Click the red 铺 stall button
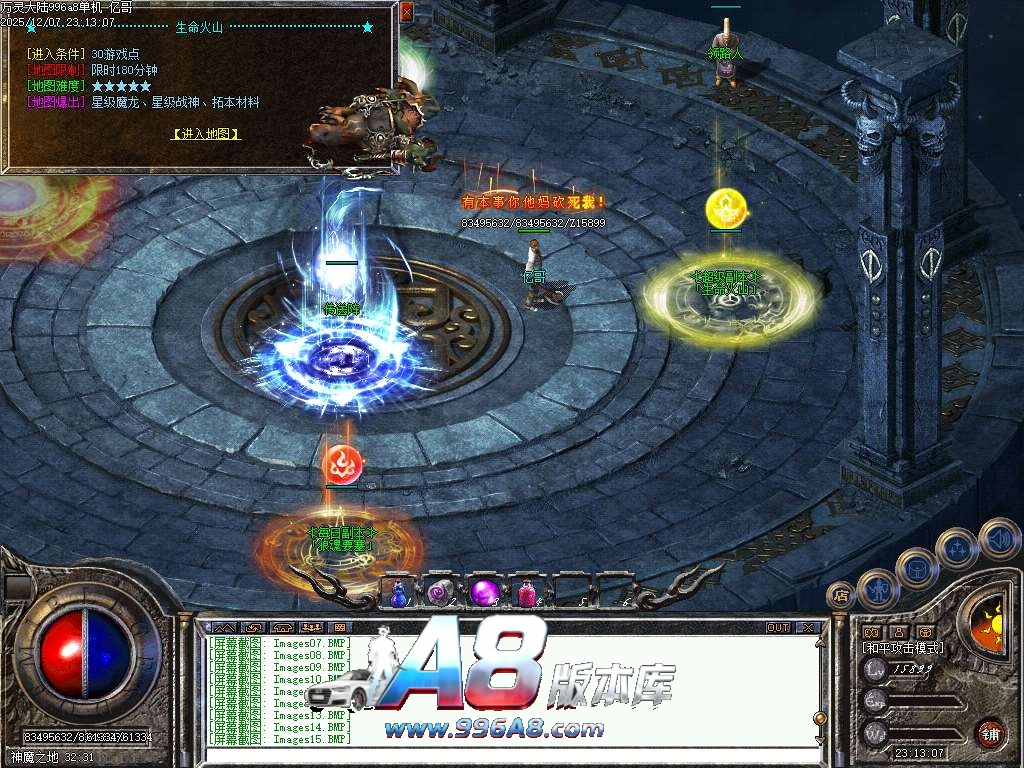1024x768 pixels. pos(990,733)
